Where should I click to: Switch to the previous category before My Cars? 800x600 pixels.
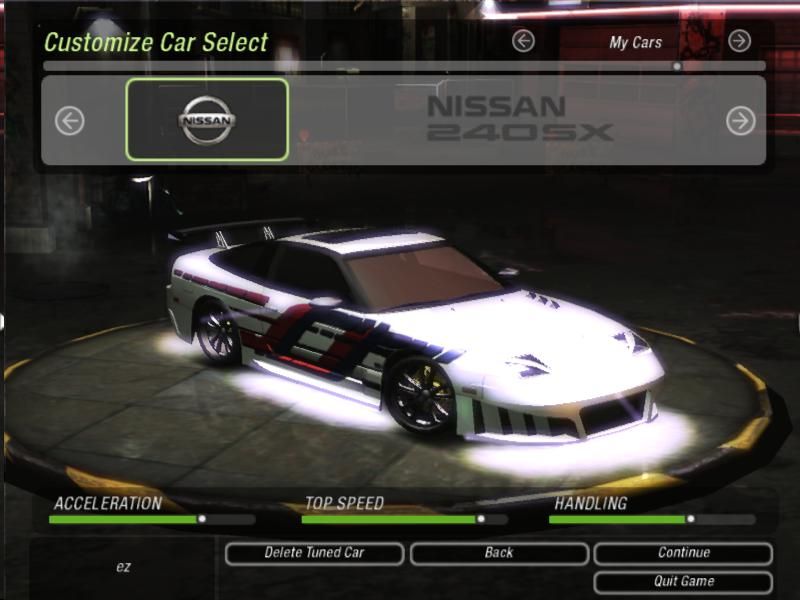click(523, 41)
